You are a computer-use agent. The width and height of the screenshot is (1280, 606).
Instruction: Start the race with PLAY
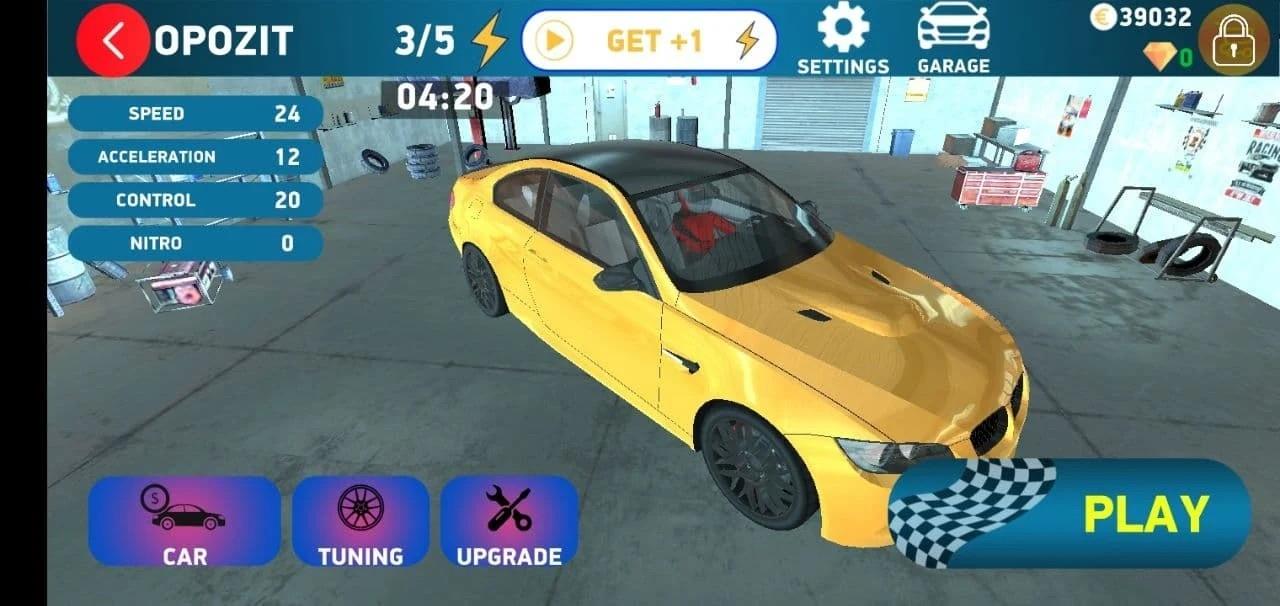pos(1070,514)
